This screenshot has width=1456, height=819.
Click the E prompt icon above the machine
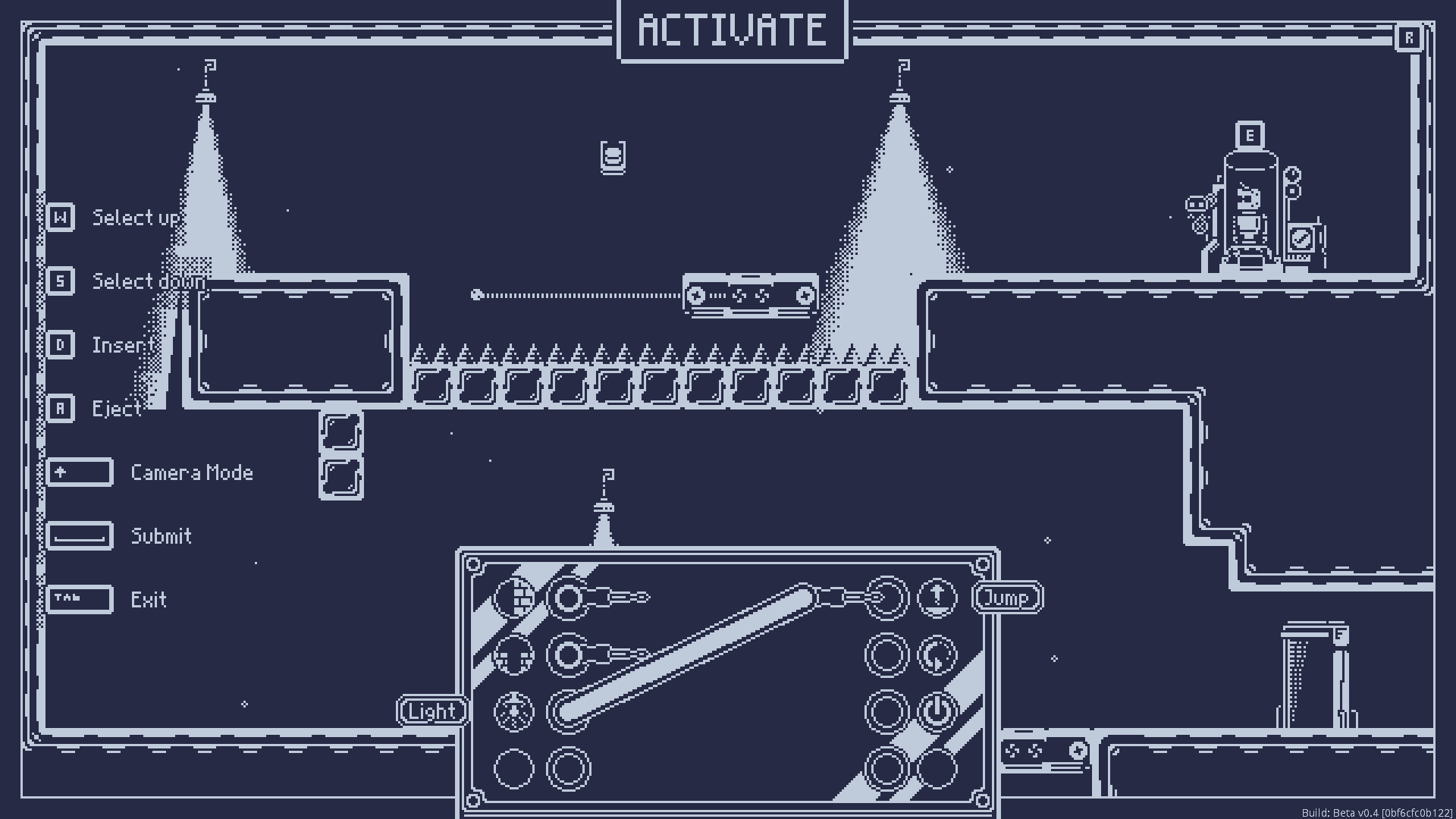1248,135
